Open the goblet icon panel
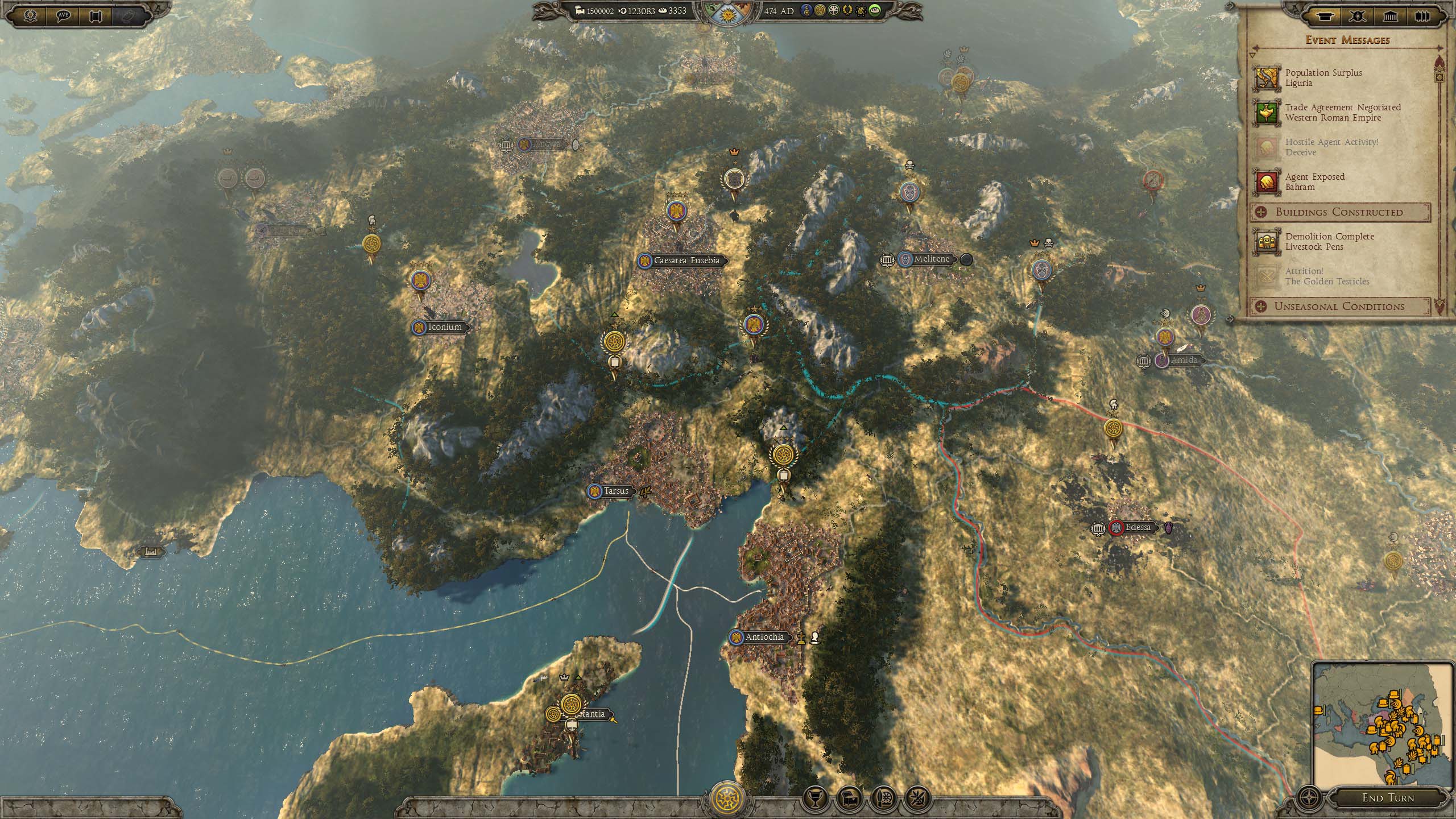Viewport: 1456px width, 819px height. click(x=814, y=799)
